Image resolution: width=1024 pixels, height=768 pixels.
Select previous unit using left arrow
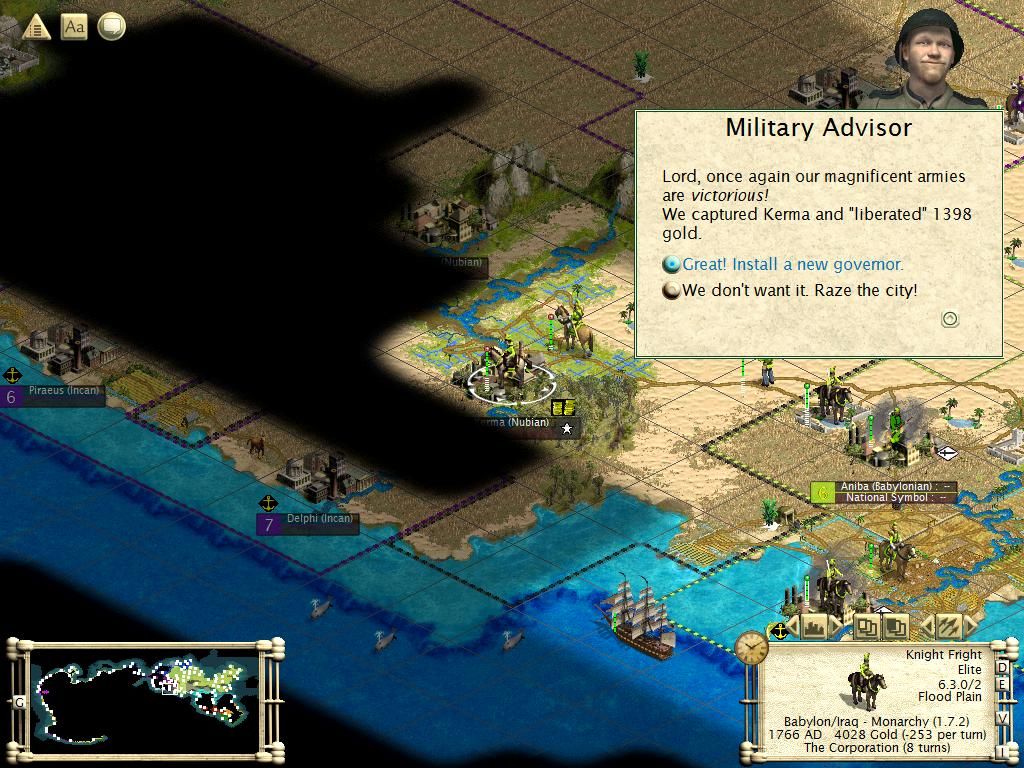click(x=926, y=627)
